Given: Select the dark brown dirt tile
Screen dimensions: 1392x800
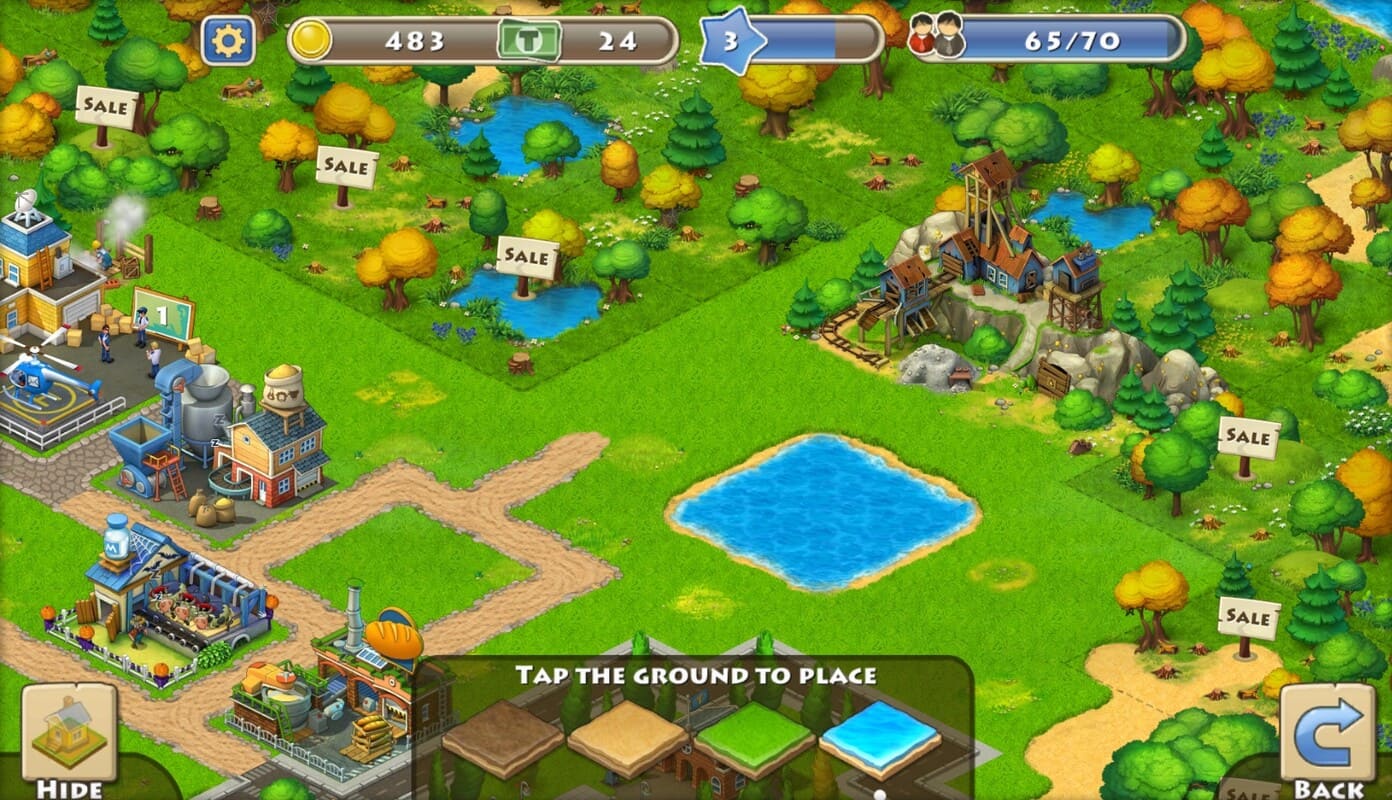Looking at the screenshot, I should [503, 739].
